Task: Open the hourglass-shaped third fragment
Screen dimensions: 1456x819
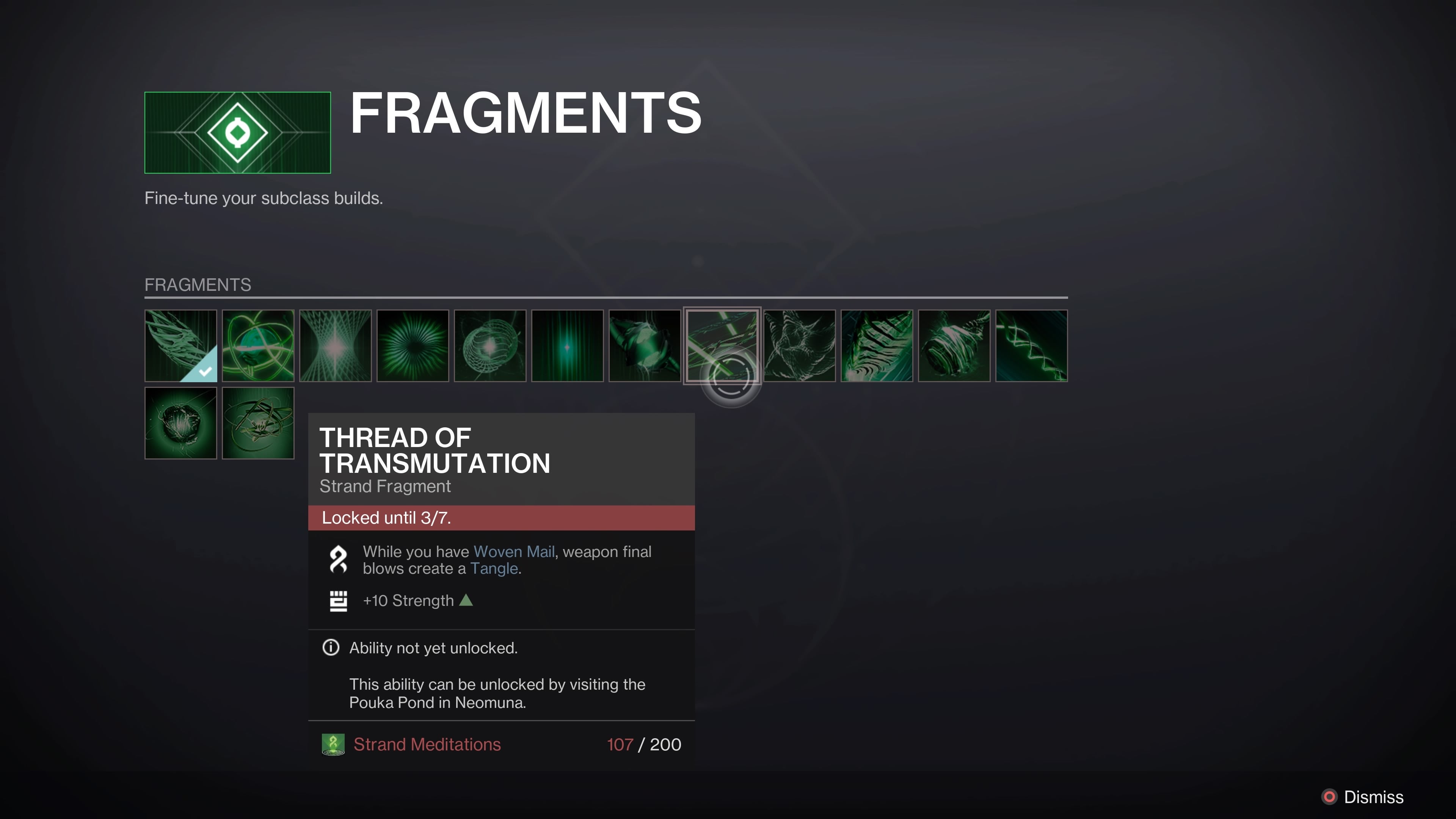Action: (335, 345)
